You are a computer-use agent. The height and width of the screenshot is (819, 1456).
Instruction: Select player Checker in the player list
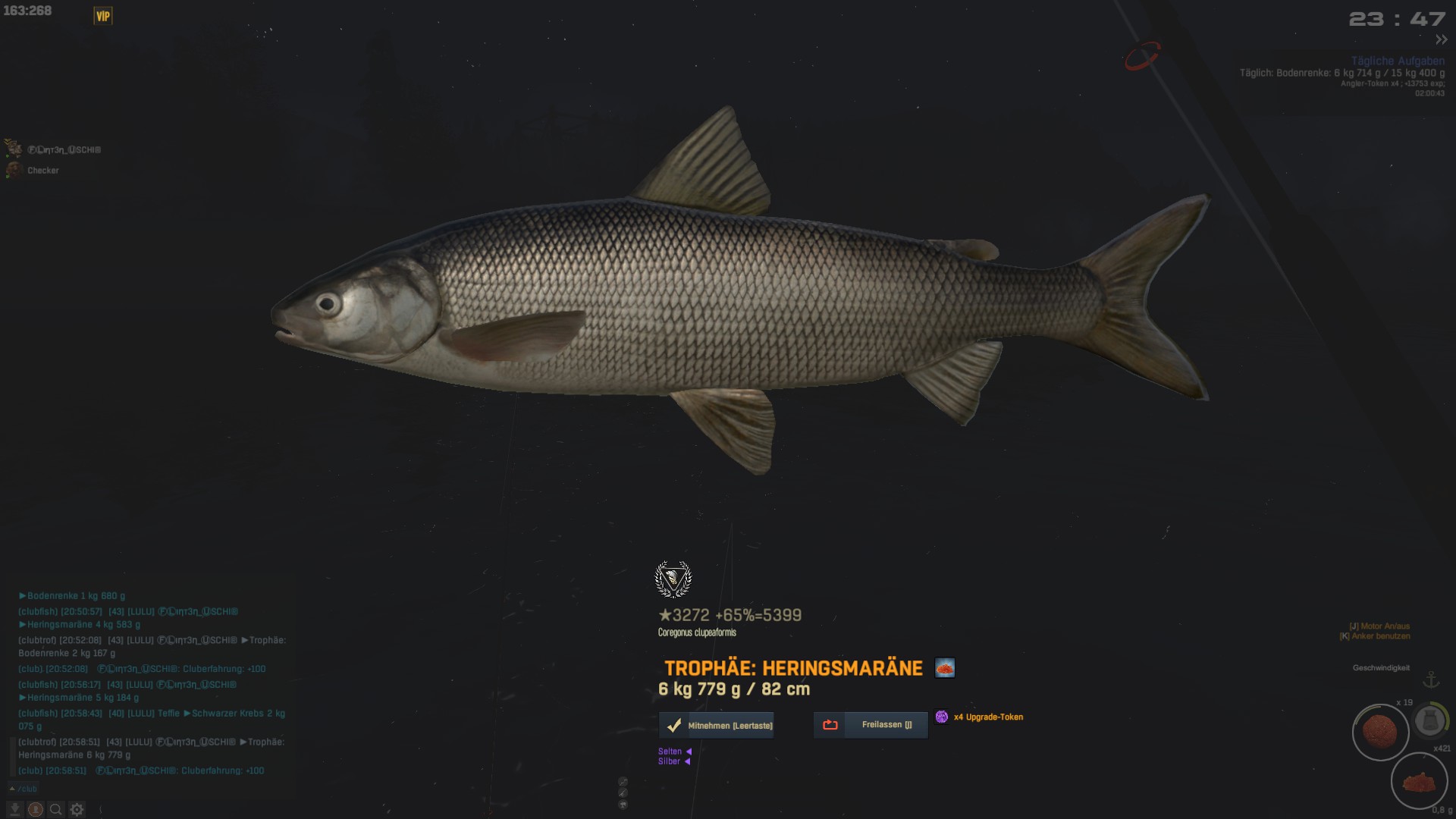pyautogui.click(x=42, y=171)
